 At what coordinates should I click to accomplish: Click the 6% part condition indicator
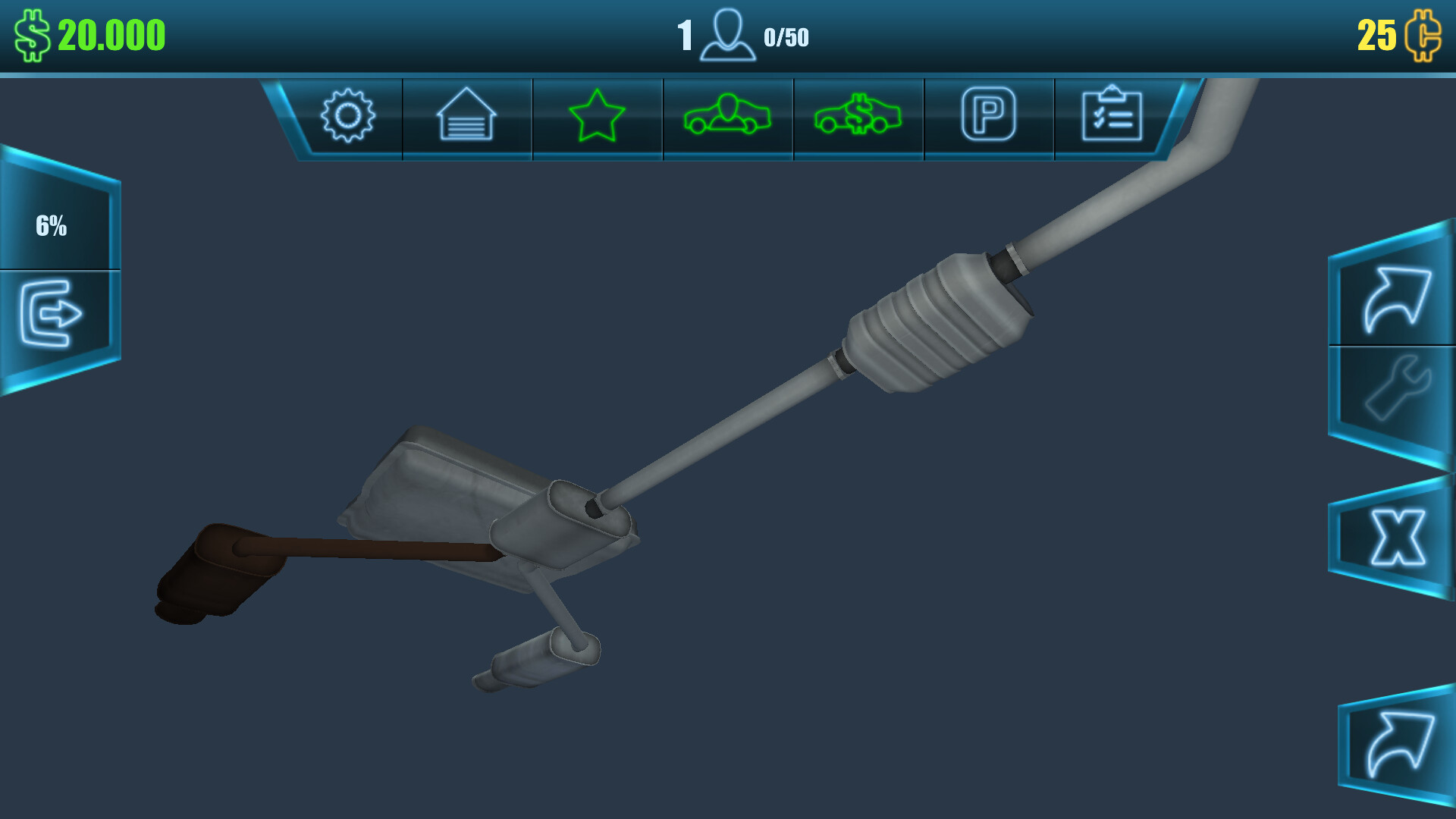coord(53,224)
